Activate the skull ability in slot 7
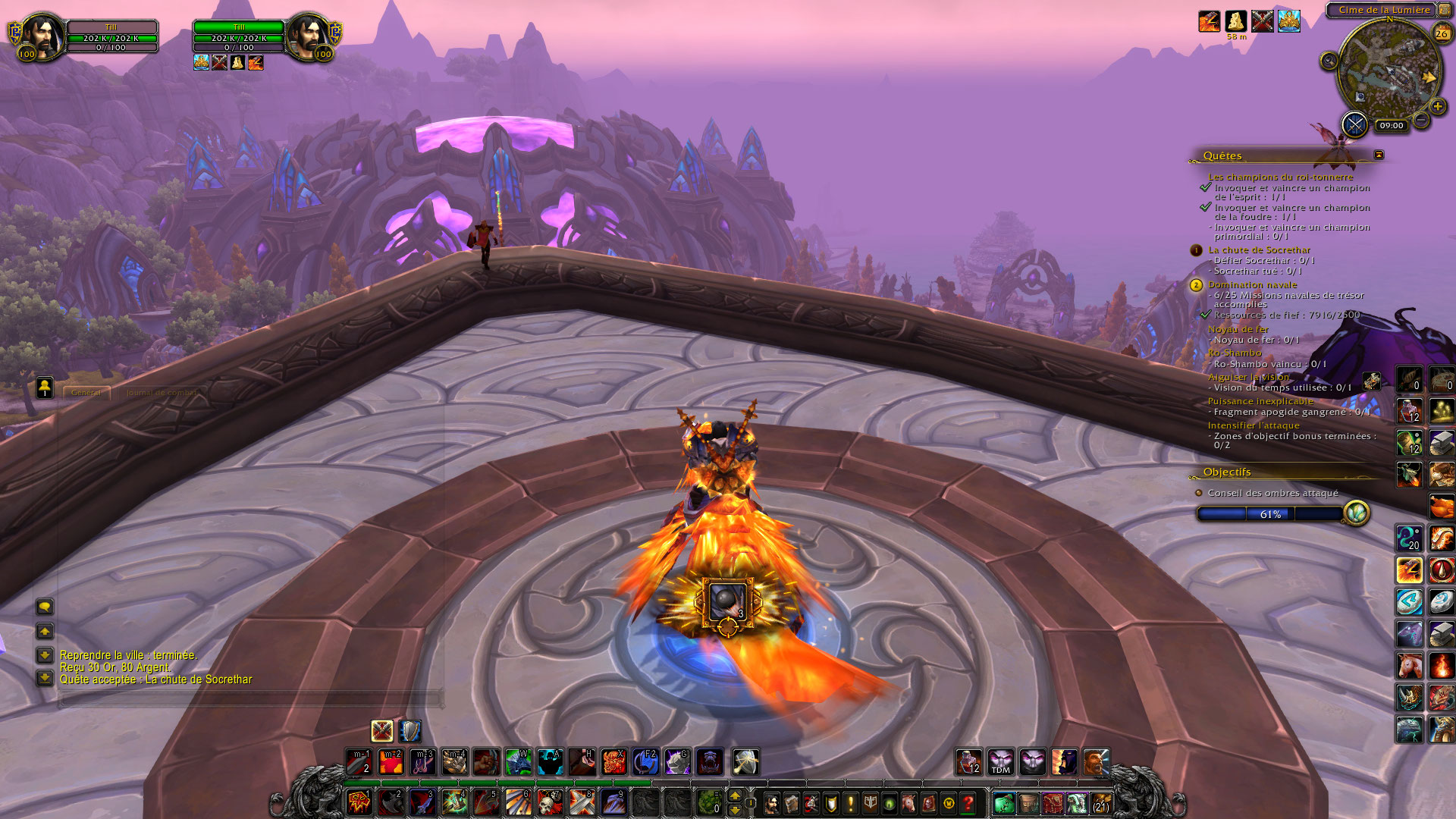 click(x=549, y=802)
